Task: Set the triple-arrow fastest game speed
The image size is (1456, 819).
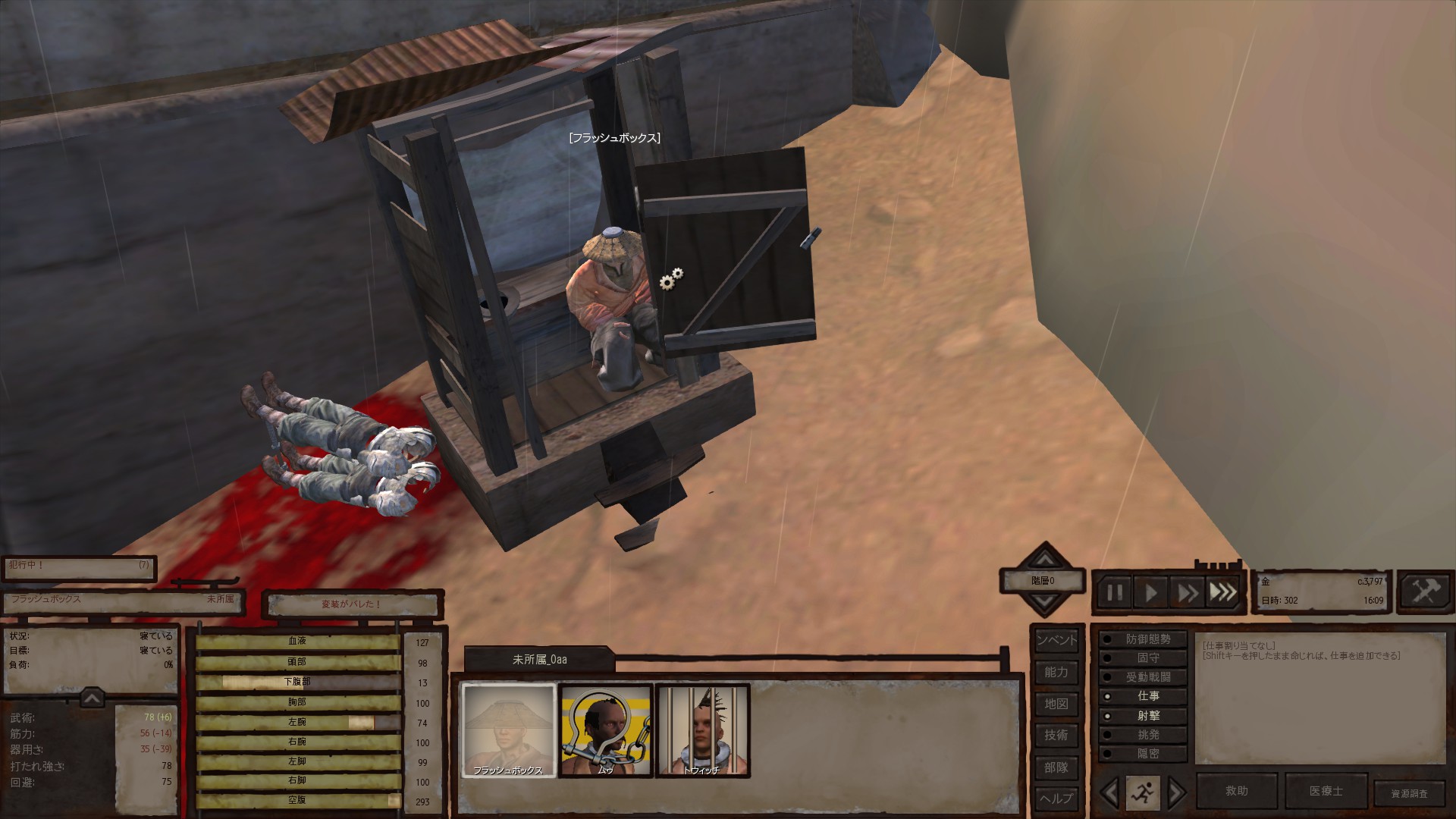Action: click(1222, 592)
